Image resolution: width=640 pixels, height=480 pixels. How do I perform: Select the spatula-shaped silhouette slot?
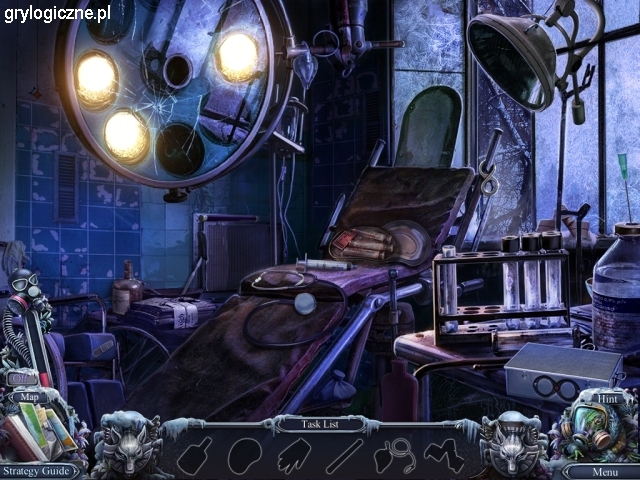(x=195, y=455)
